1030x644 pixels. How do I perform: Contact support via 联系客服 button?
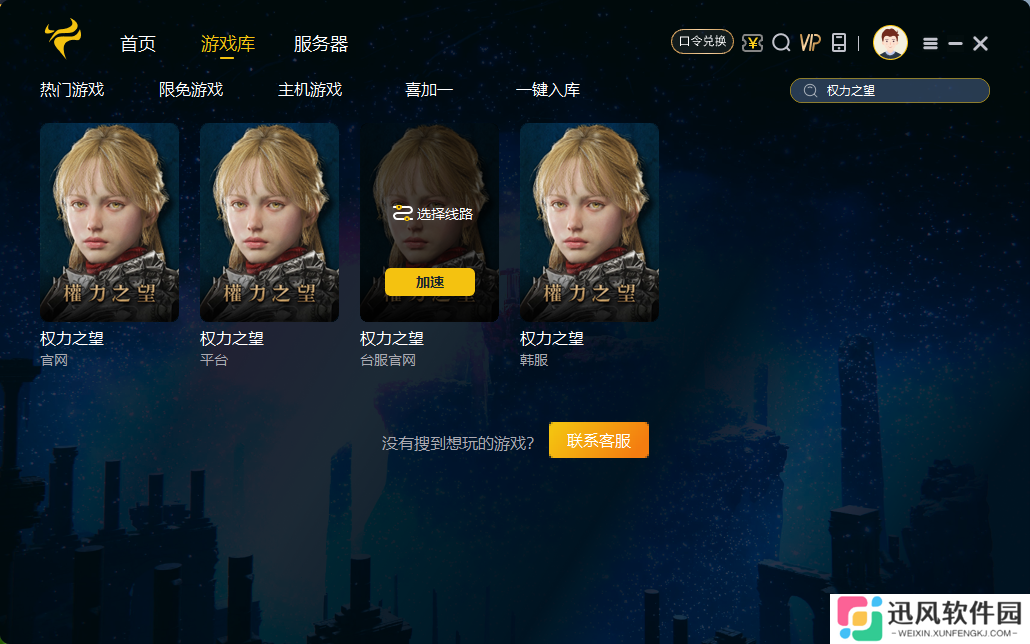tap(599, 440)
